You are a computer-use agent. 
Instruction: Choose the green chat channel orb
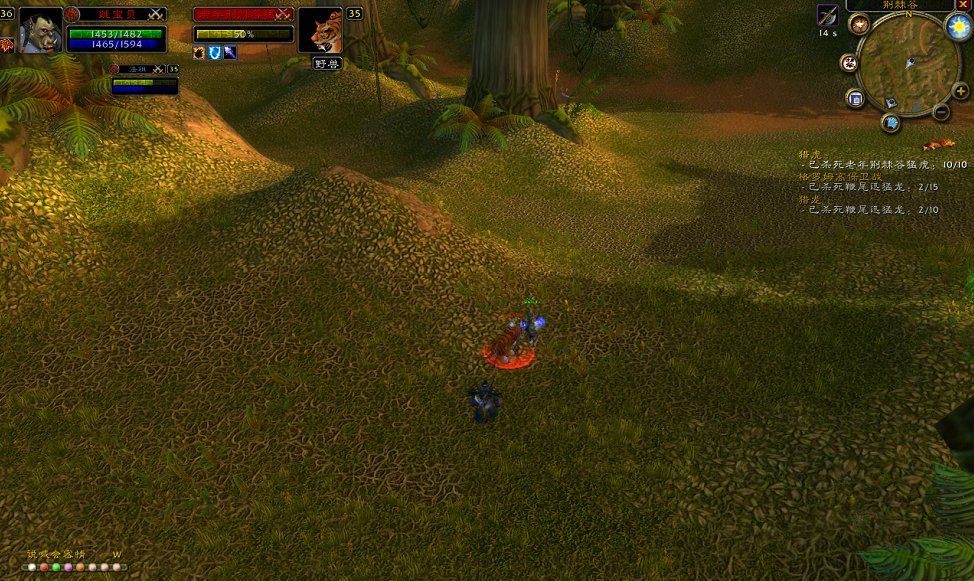56,567
